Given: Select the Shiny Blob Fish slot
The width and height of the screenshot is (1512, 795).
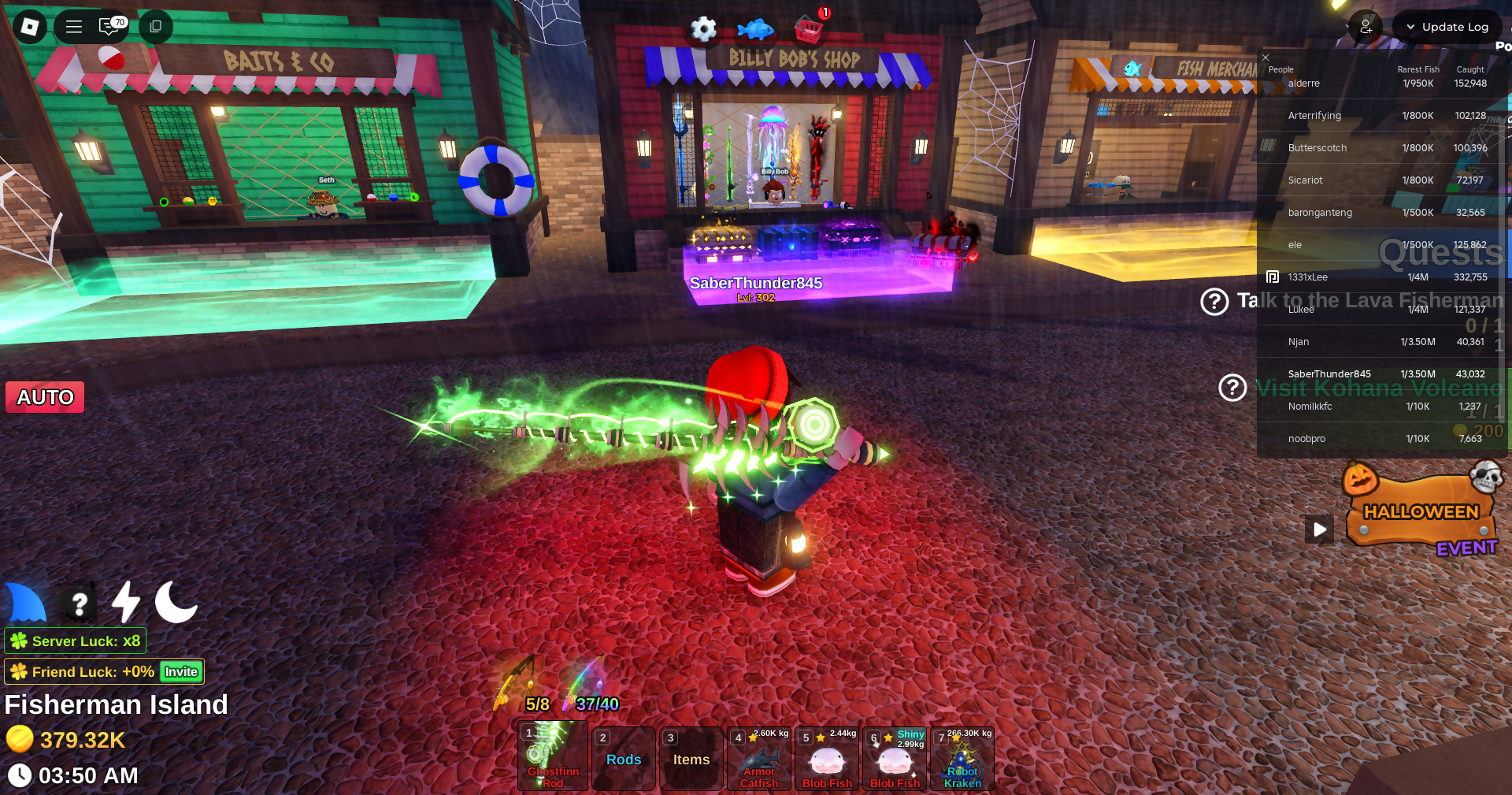Looking at the screenshot, I should [x=895, y=759].
